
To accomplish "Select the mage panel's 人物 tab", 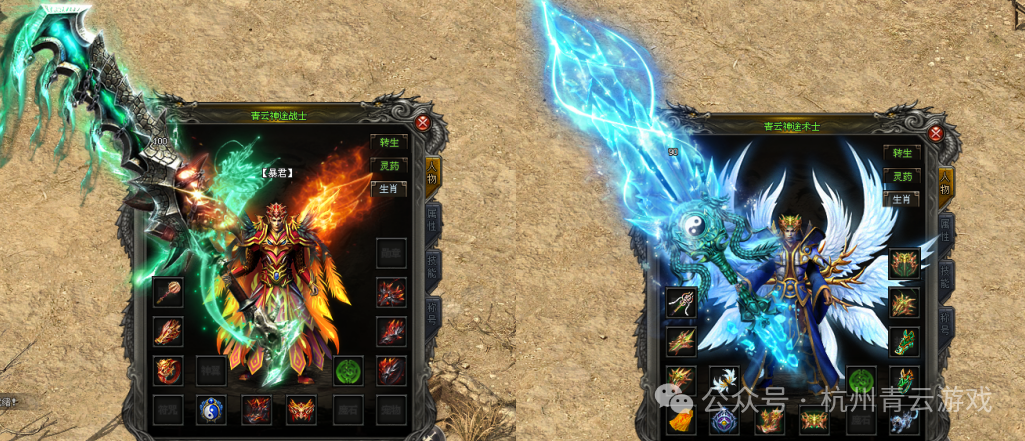I will pos(946,186).
